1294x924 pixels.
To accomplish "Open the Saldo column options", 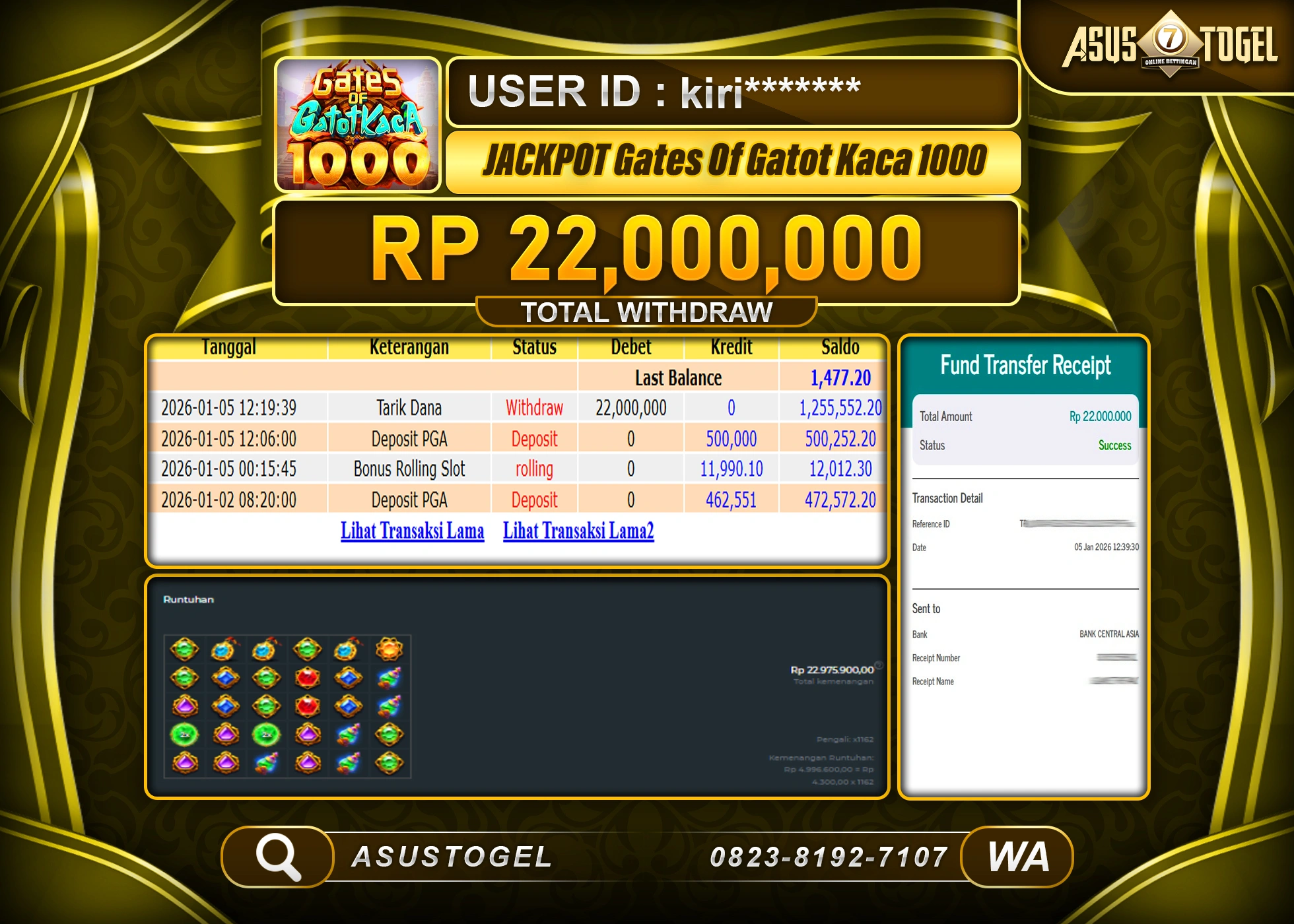I will tap(842, 346).
